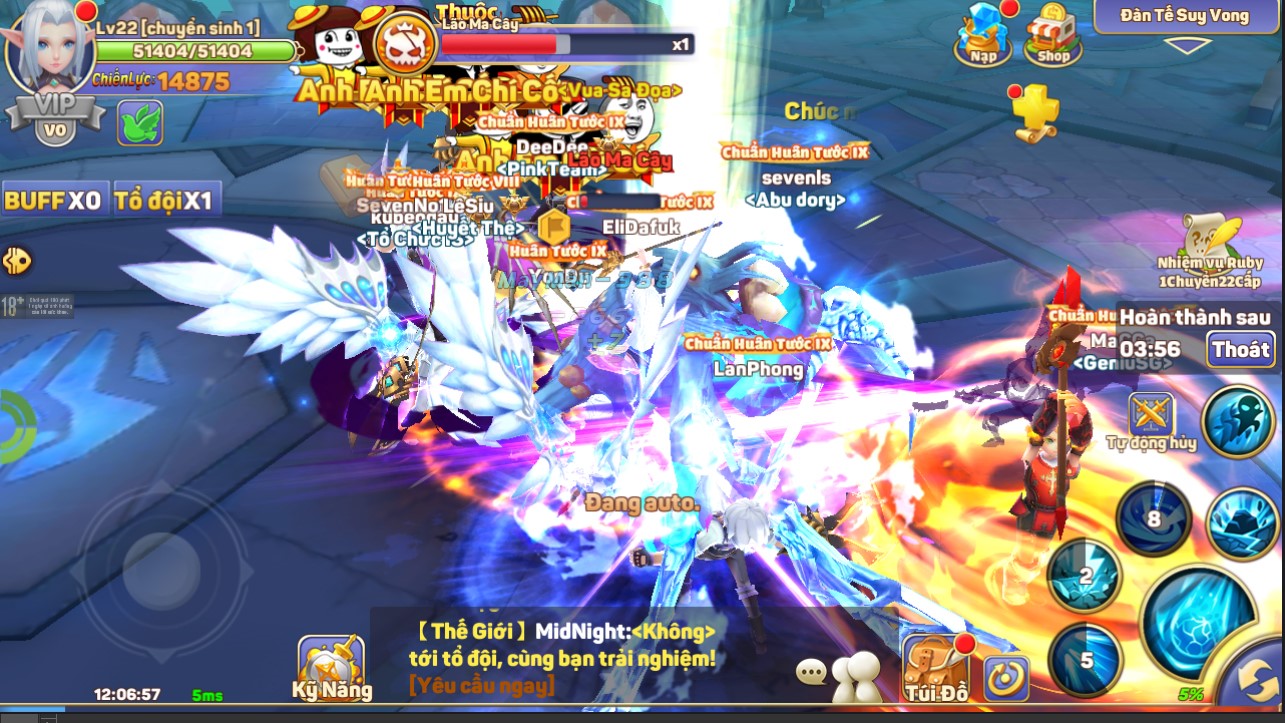The height and width of the screenshot is (723, 1285).
Task: Expand the BUFF X0 panel
Action: [57, 198]
